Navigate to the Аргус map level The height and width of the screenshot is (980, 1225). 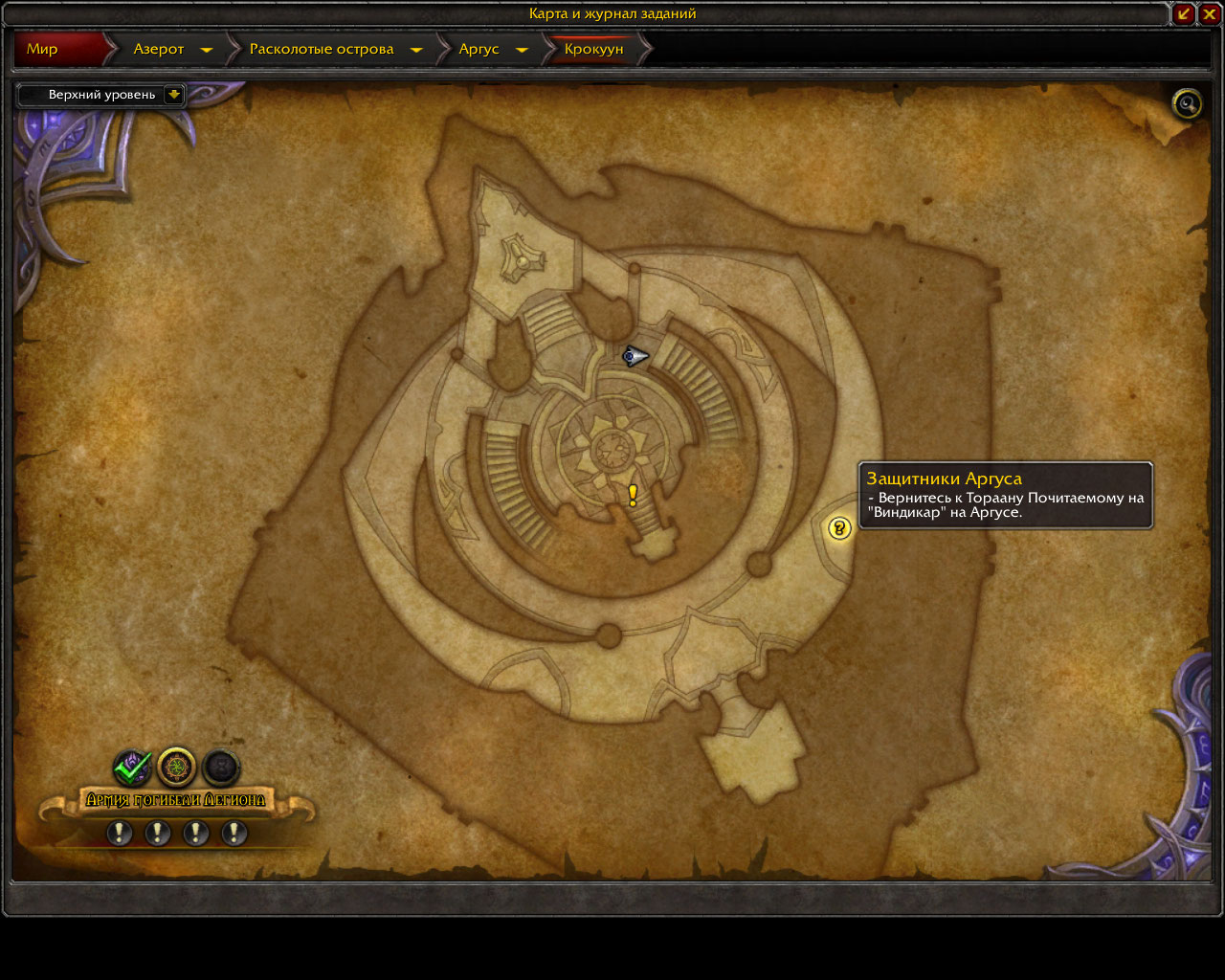point(479,49)
